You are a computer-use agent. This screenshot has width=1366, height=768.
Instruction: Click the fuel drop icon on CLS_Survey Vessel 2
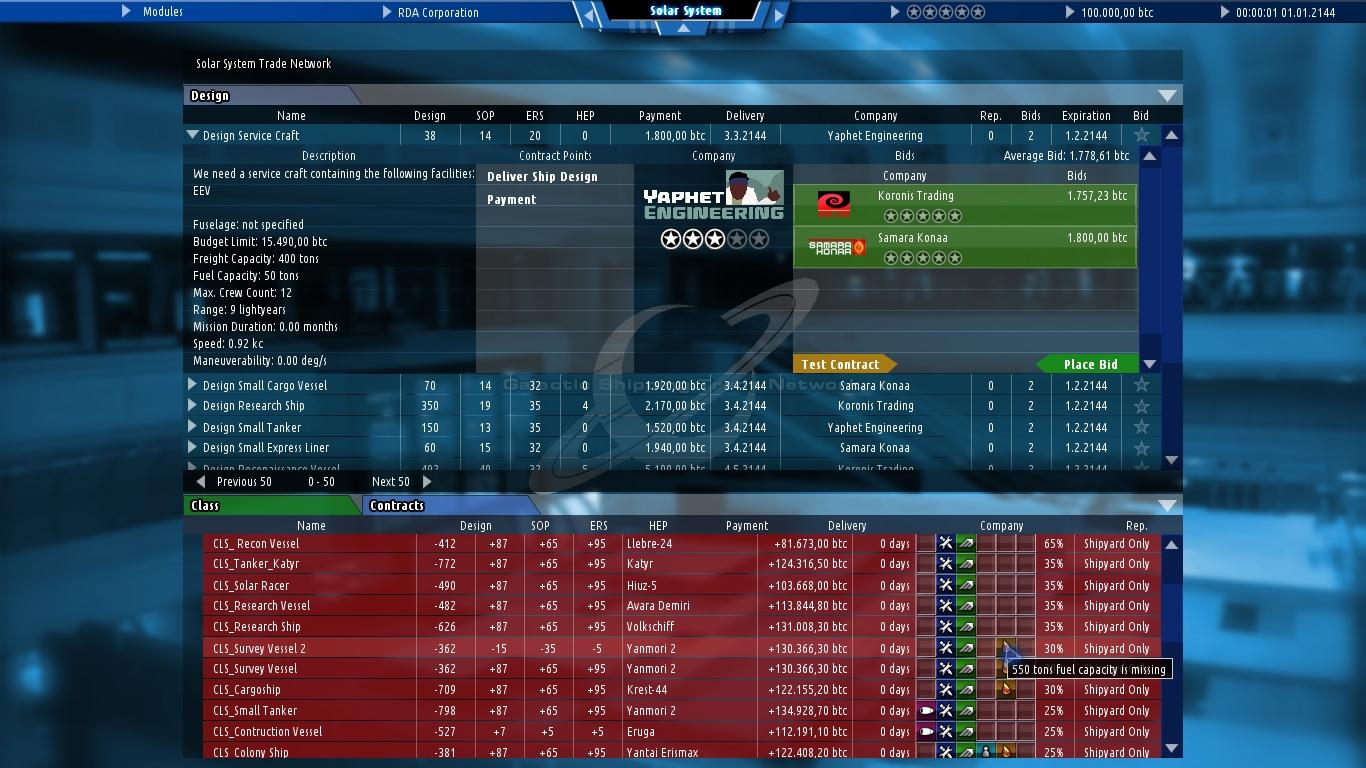click(1004, 648)
